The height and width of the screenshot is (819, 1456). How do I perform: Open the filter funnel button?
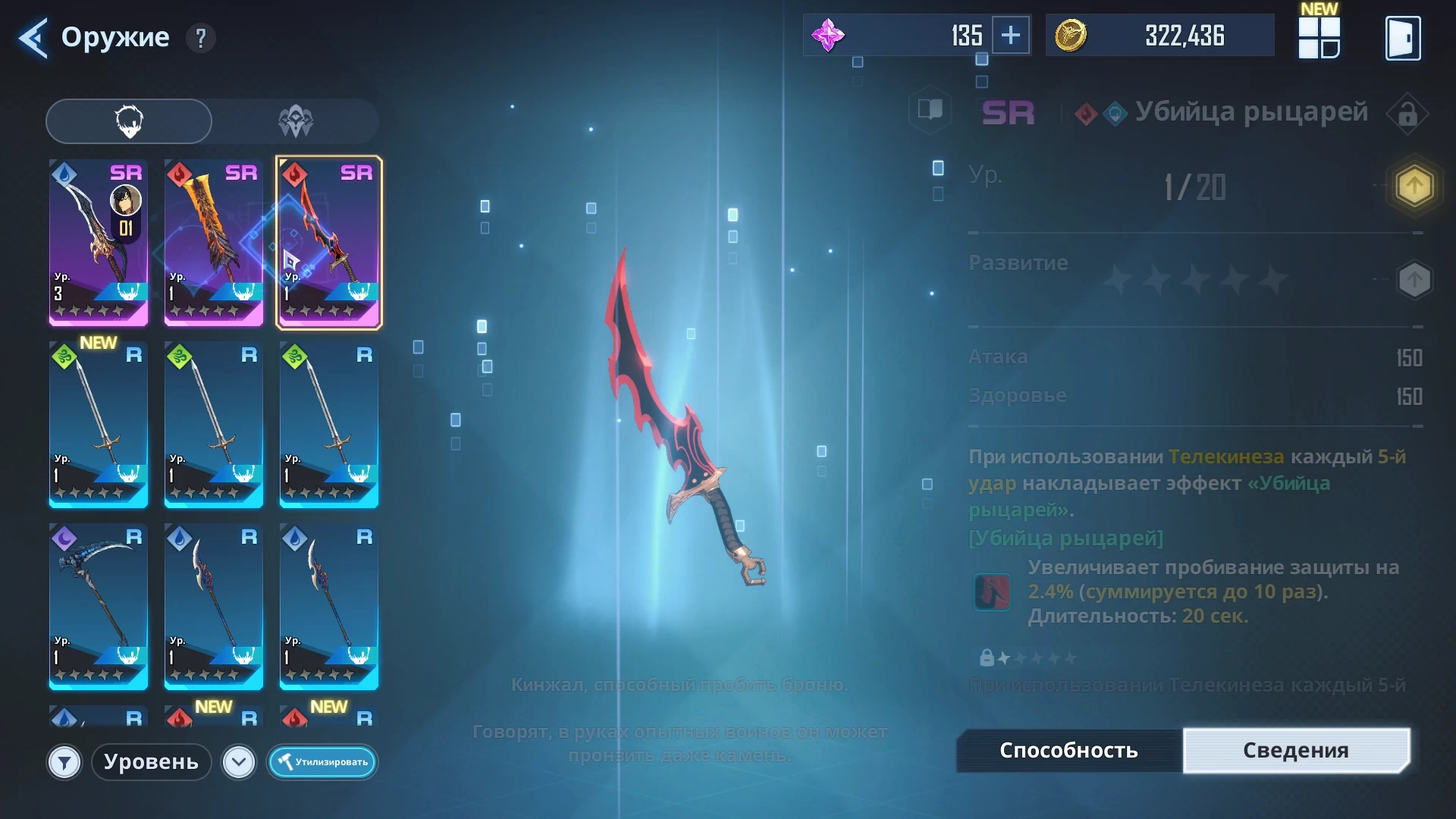pyautogui.click(x=64, y=762)
